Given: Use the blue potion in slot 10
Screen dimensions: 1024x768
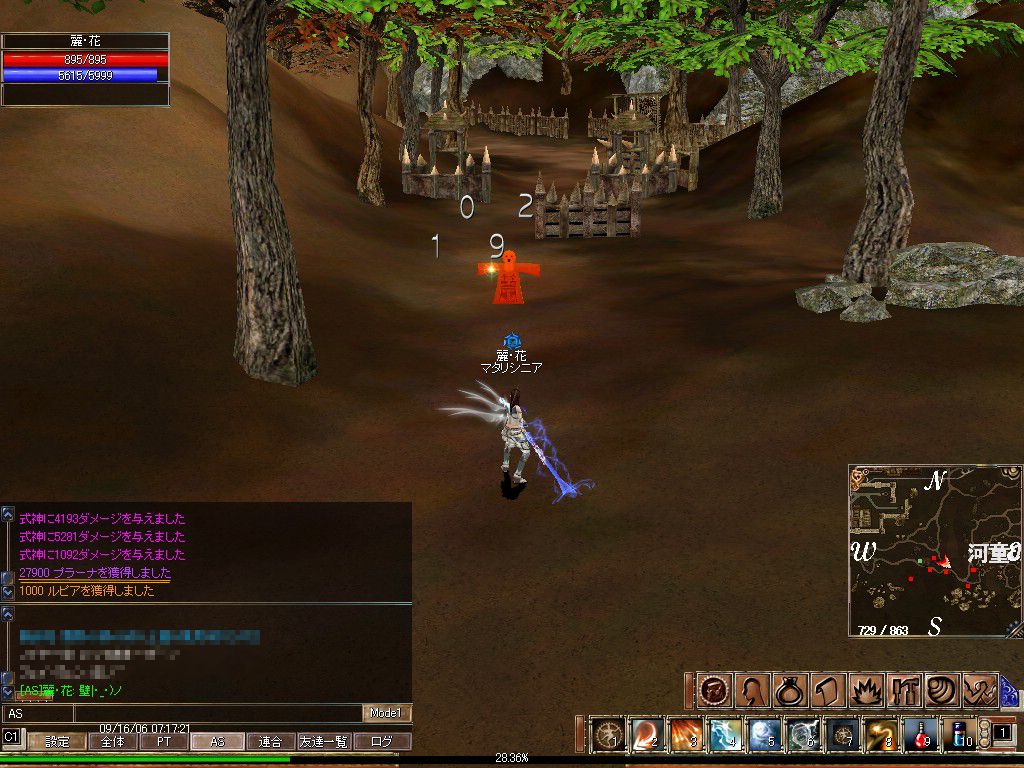Looking at the screenshot, I should (x=960, y=735).
